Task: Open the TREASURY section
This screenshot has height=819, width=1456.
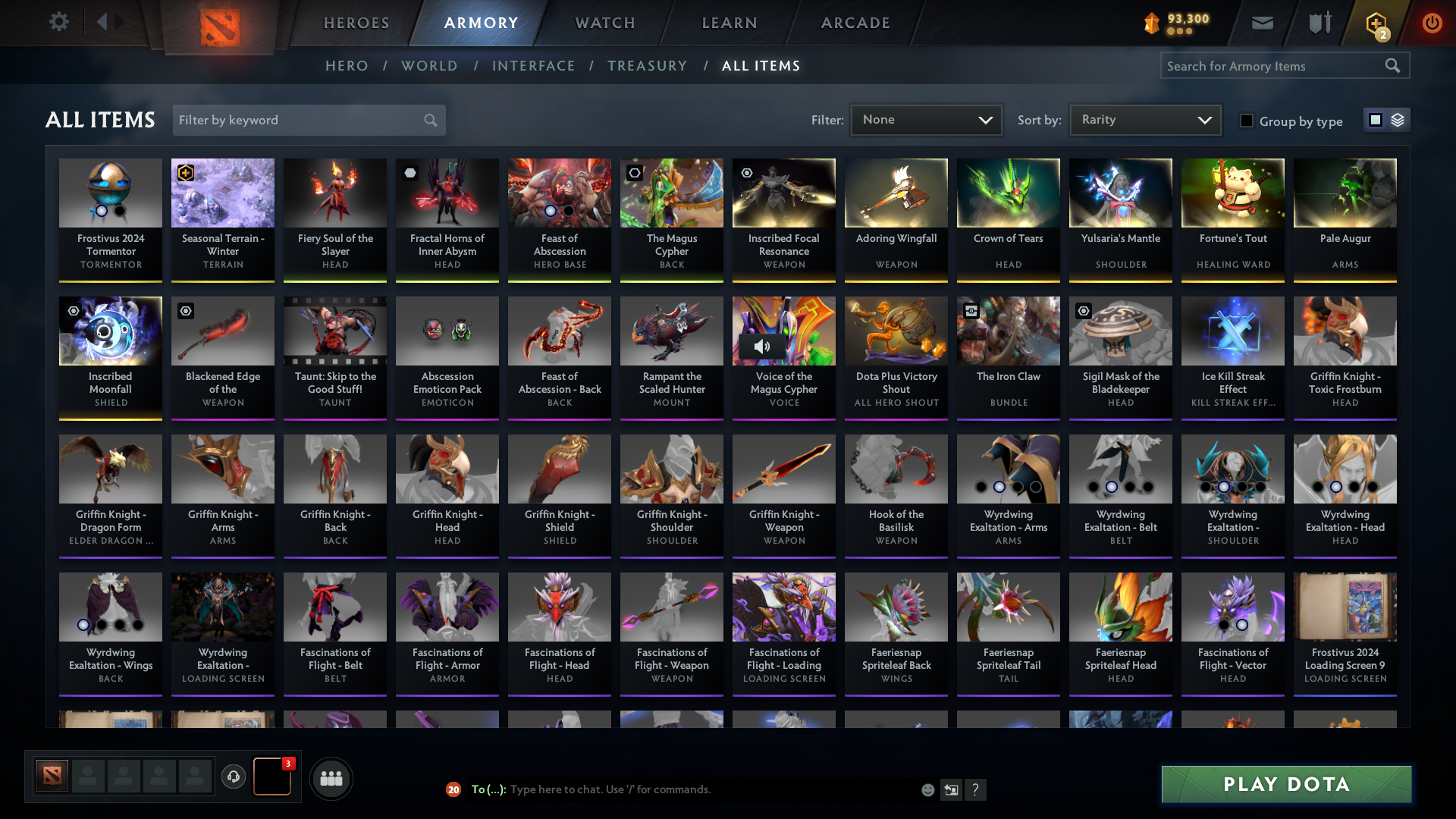Action: pyautogui.click(x=647, y=66)
